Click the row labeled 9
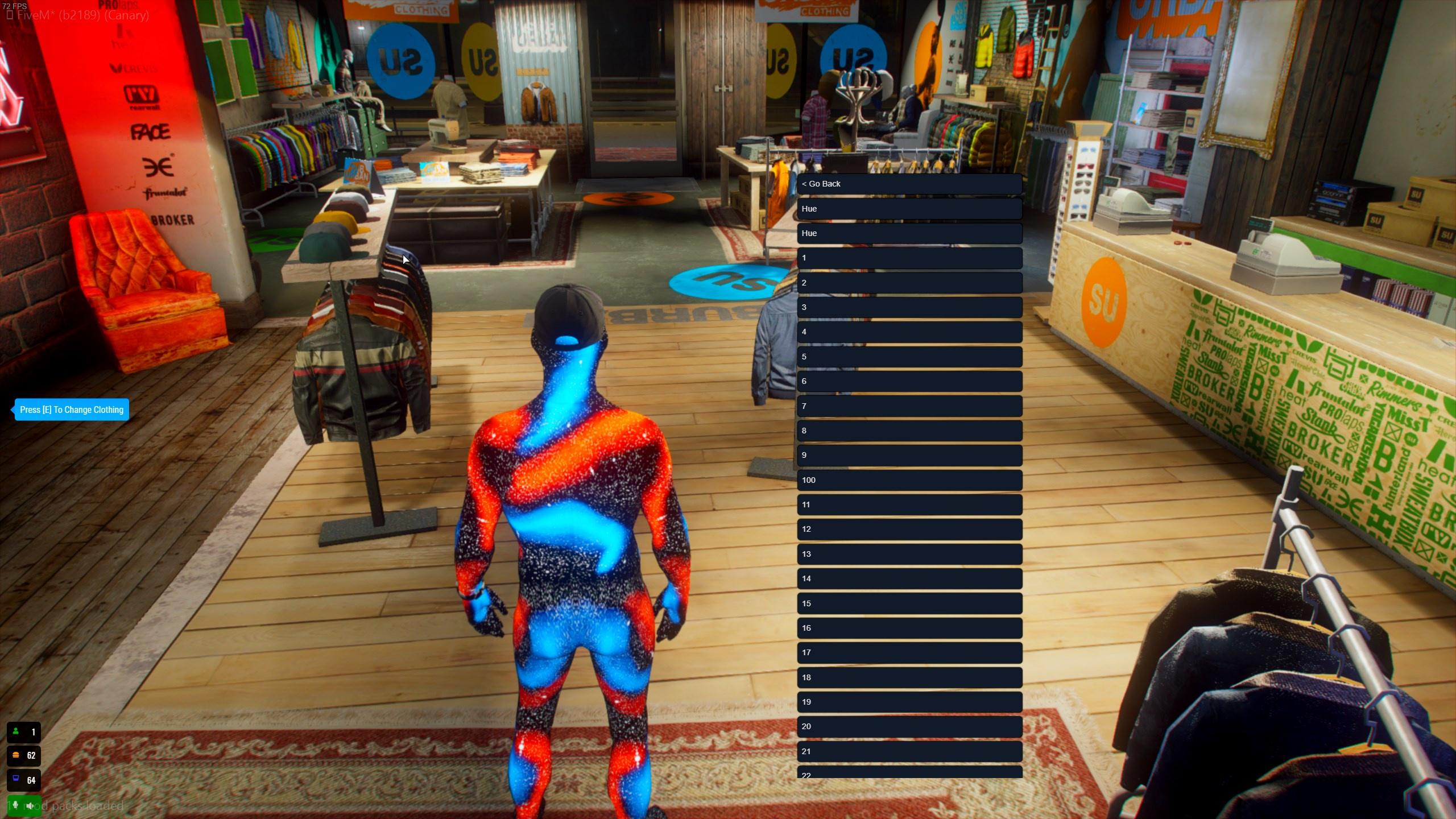 [909, 455]
